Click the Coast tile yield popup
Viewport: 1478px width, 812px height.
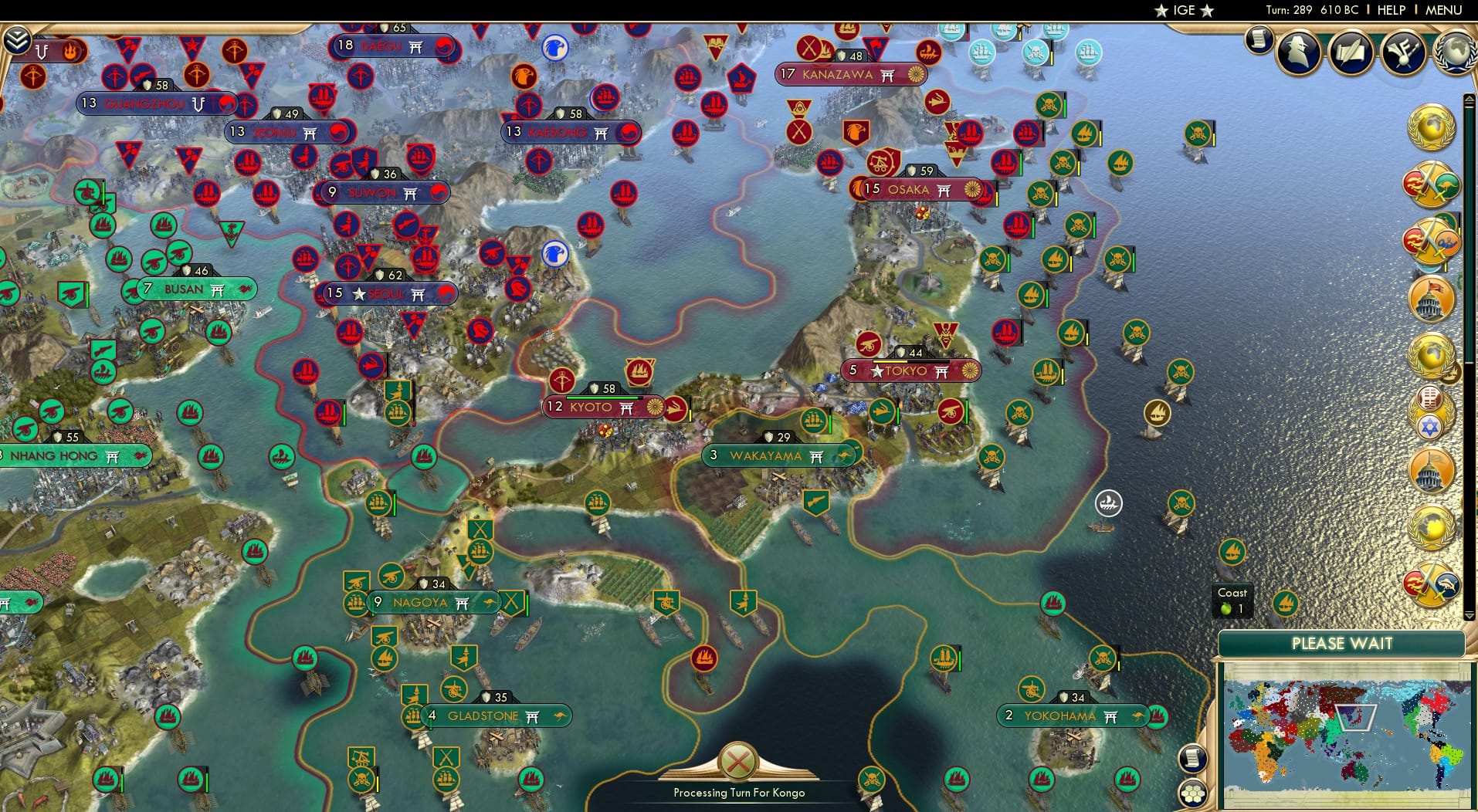pyautogui.click(x=1231, y=601)
